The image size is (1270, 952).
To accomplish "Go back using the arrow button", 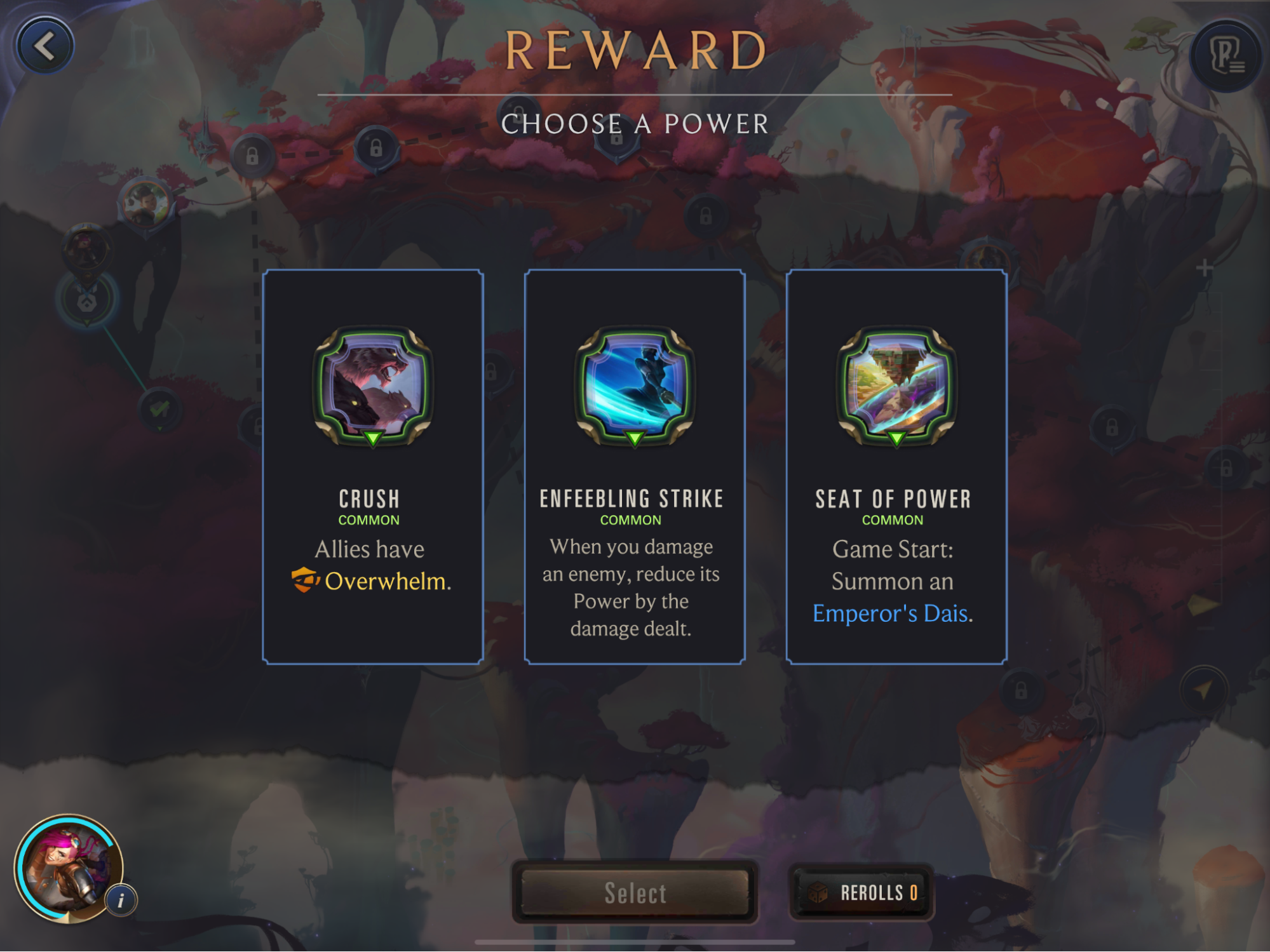I will pos(44,46).
